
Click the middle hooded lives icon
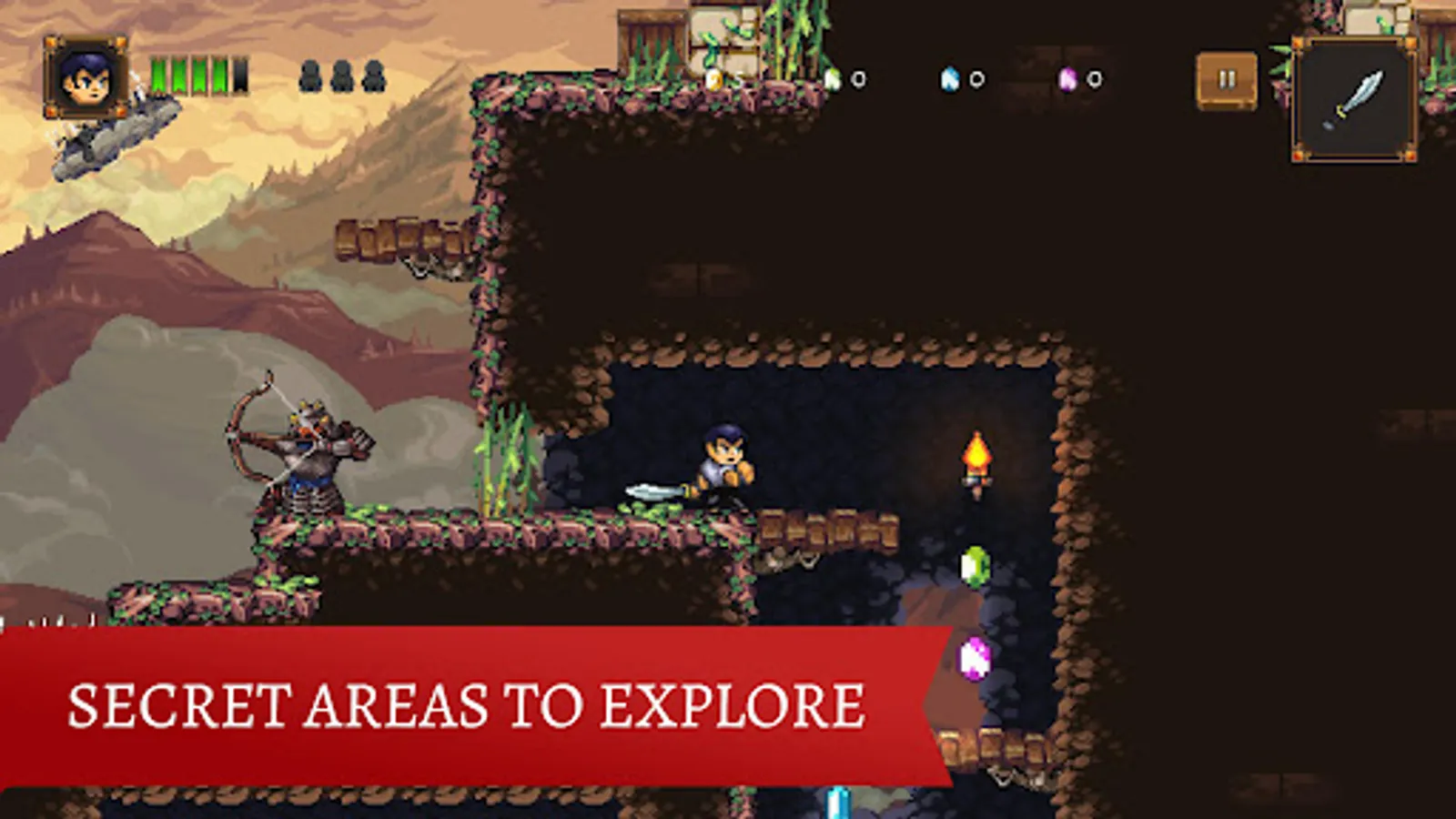(x=342, y=75)
